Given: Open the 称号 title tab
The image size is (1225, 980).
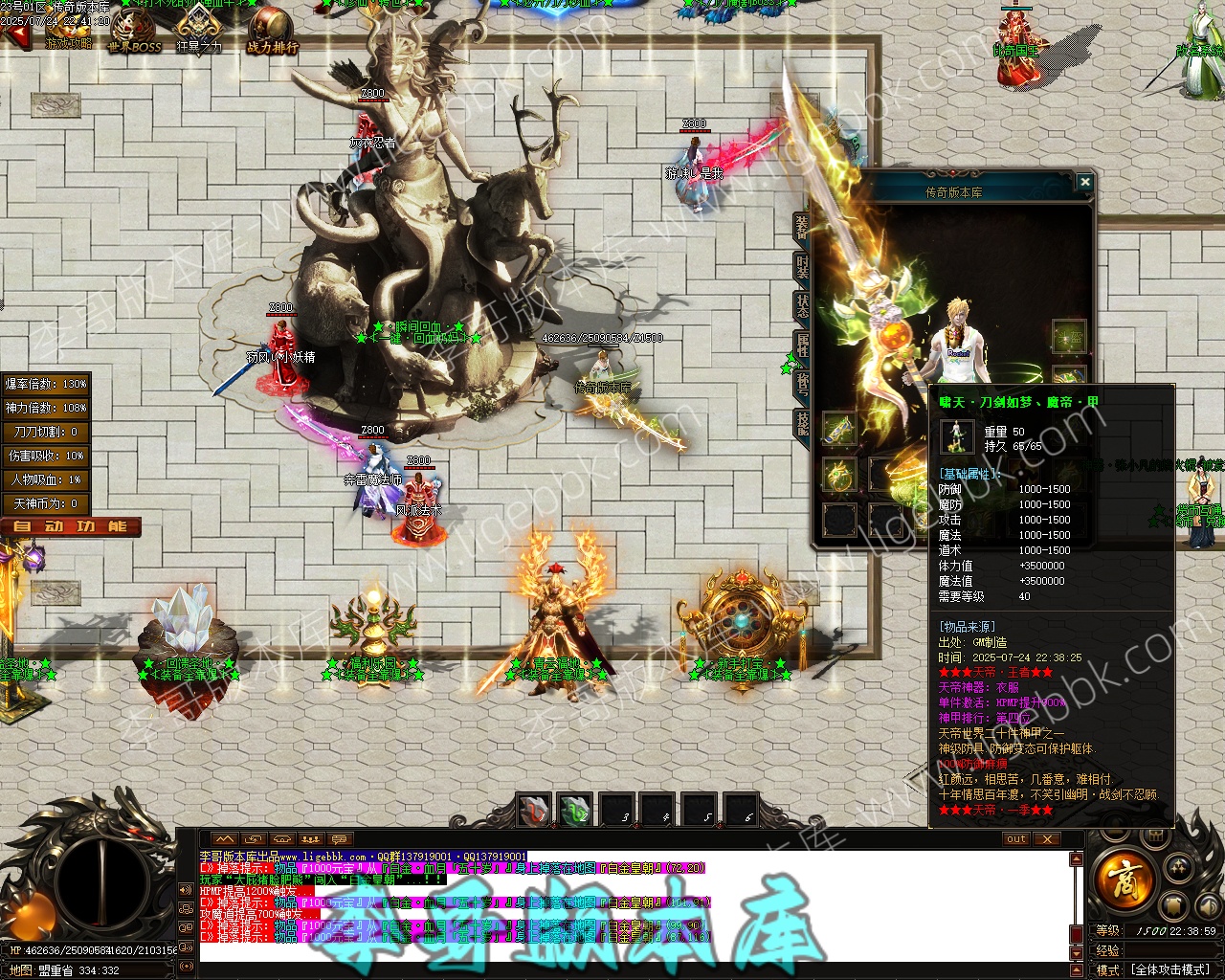Looking at the screenshot, I should [x=801, y=384].
